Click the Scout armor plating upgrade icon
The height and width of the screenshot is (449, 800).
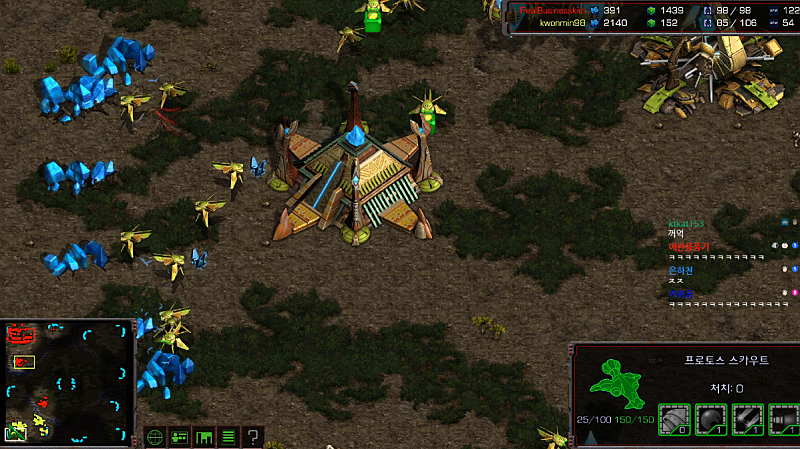(x=675, y=418)
